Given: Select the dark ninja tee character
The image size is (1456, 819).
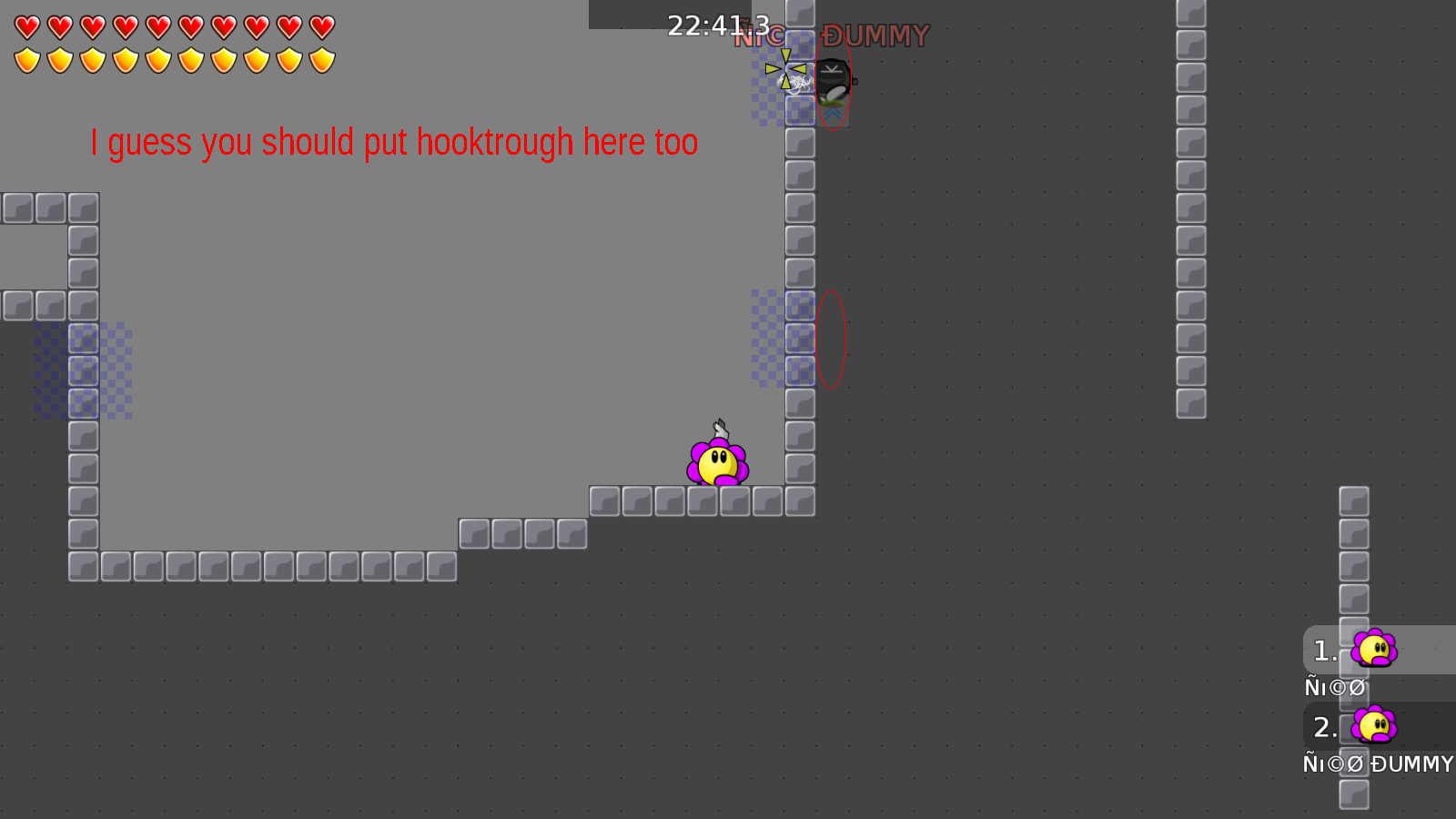Looking at the screenshot, I should [834, 80].
